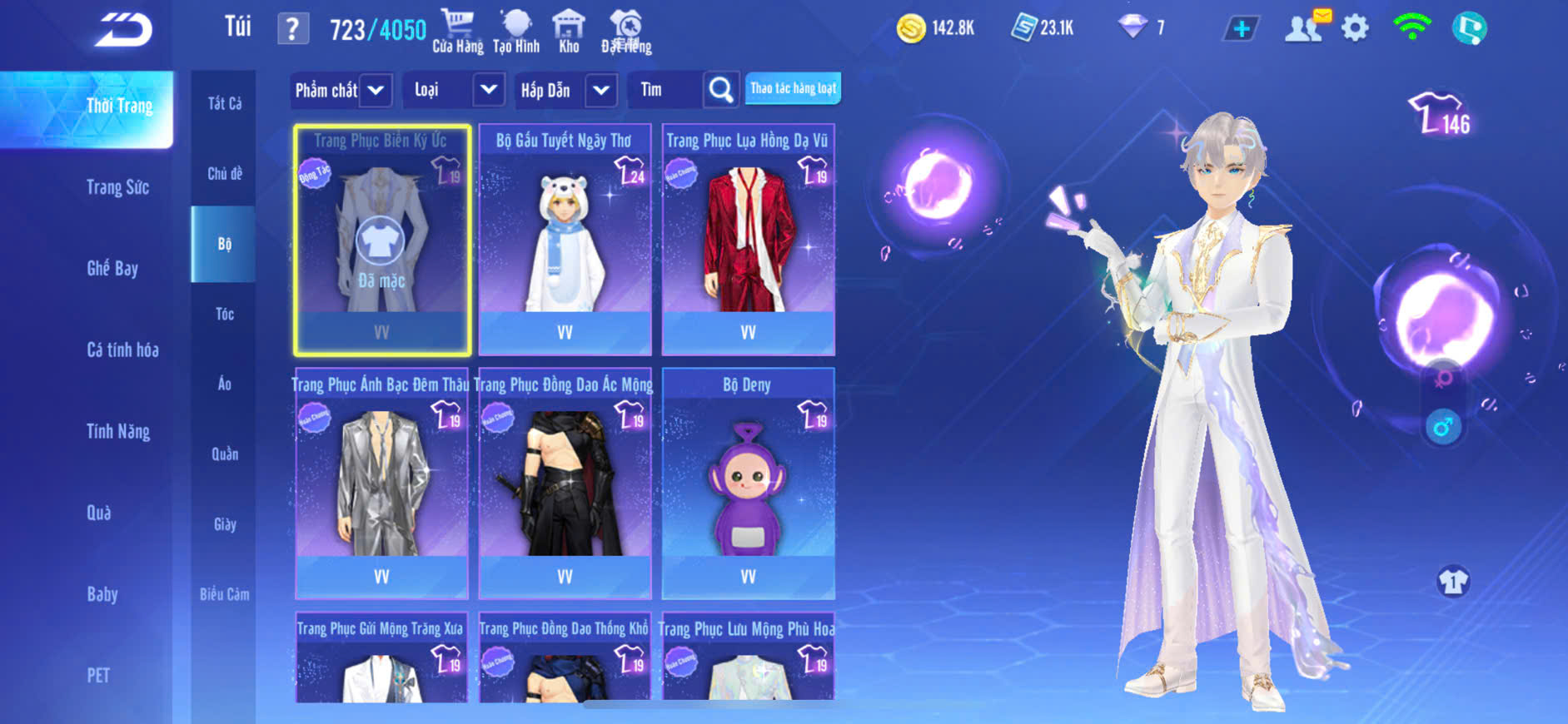This screenshot has width=1568, height=724.
Task: Click the magnifying glass search button
Action: pos(721,90)
